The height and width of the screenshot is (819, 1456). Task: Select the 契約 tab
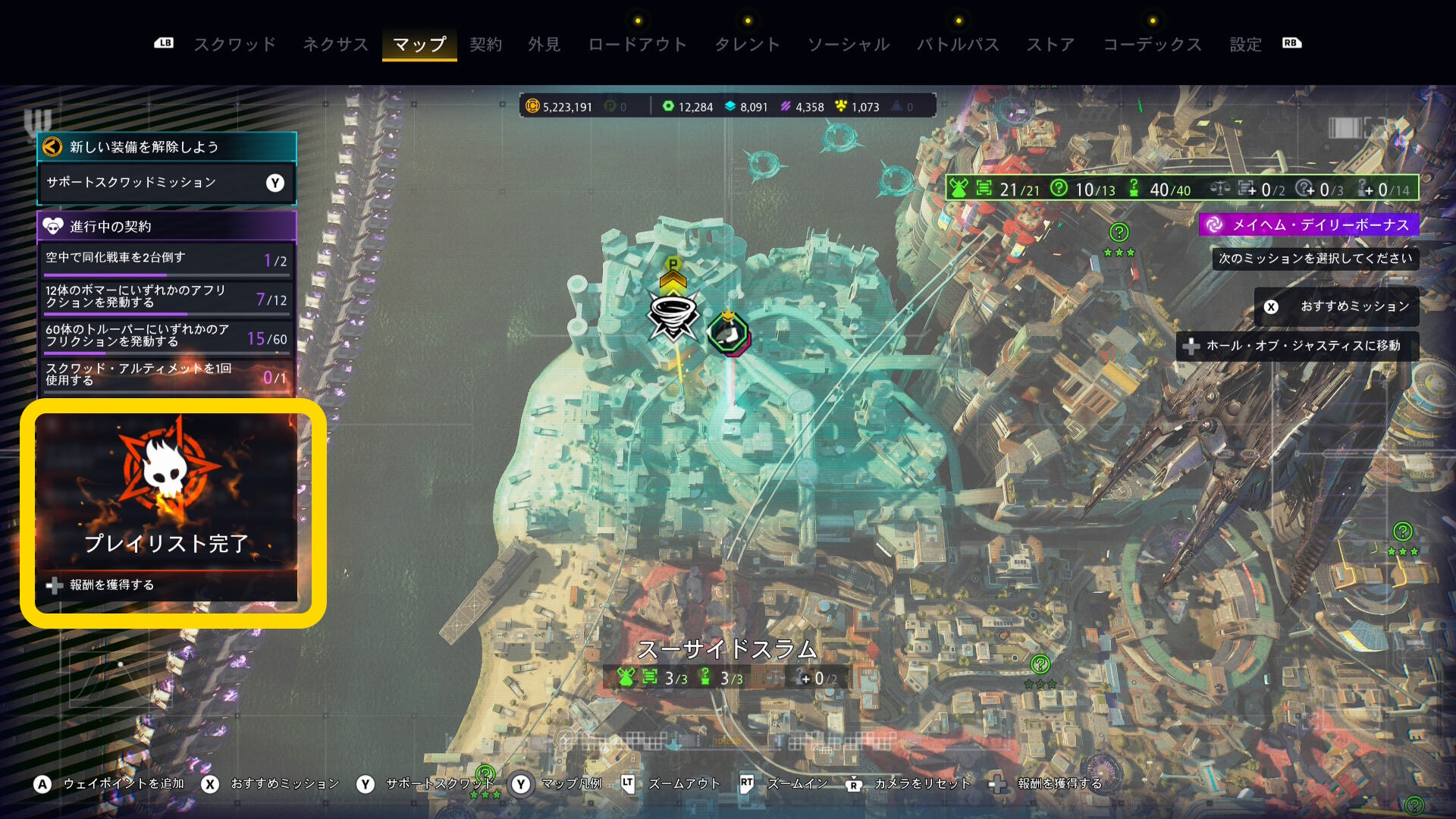(x=485, y=44)
